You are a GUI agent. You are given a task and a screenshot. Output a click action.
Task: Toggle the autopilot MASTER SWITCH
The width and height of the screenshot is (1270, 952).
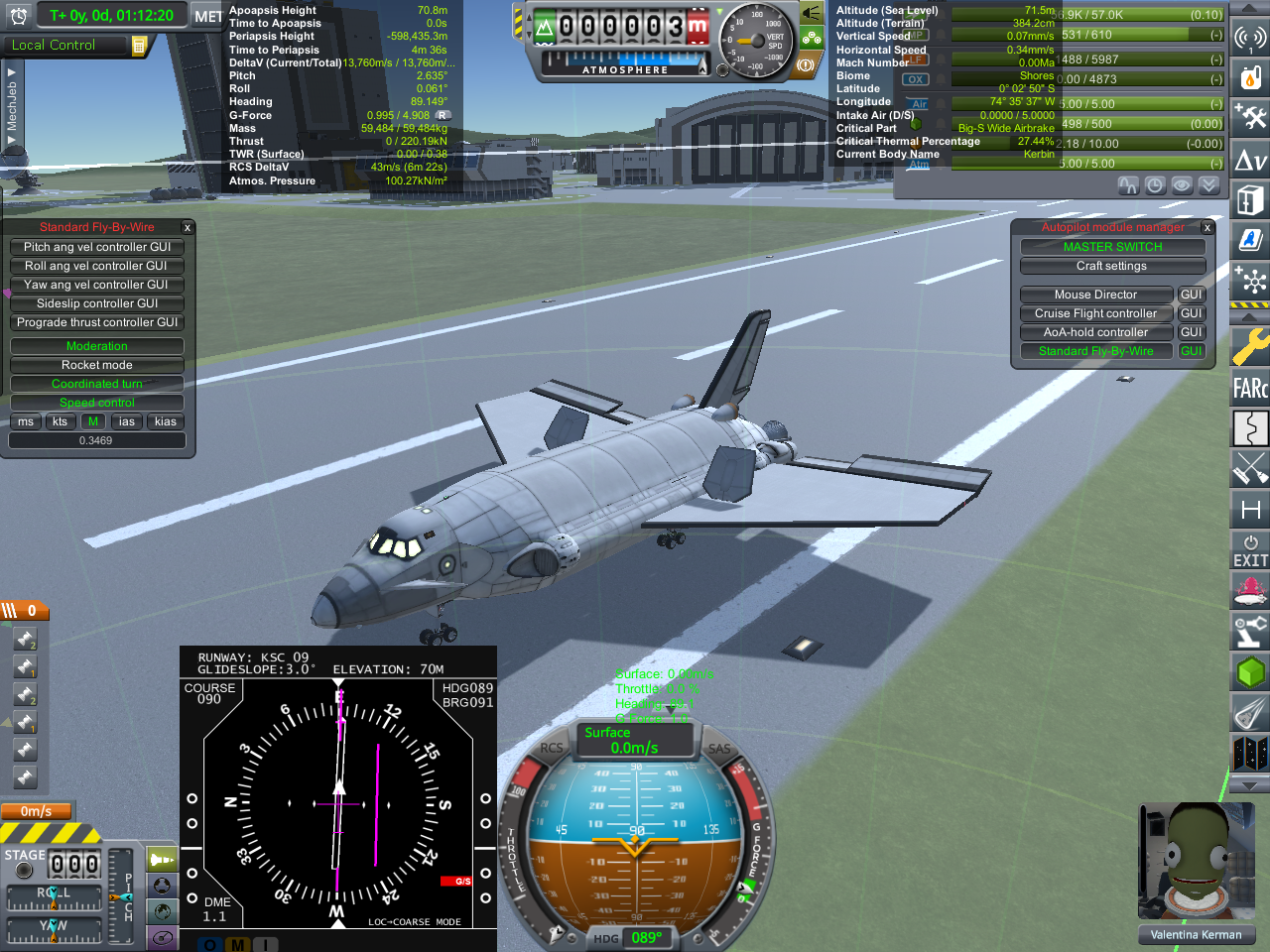(x=1112, y=247)
